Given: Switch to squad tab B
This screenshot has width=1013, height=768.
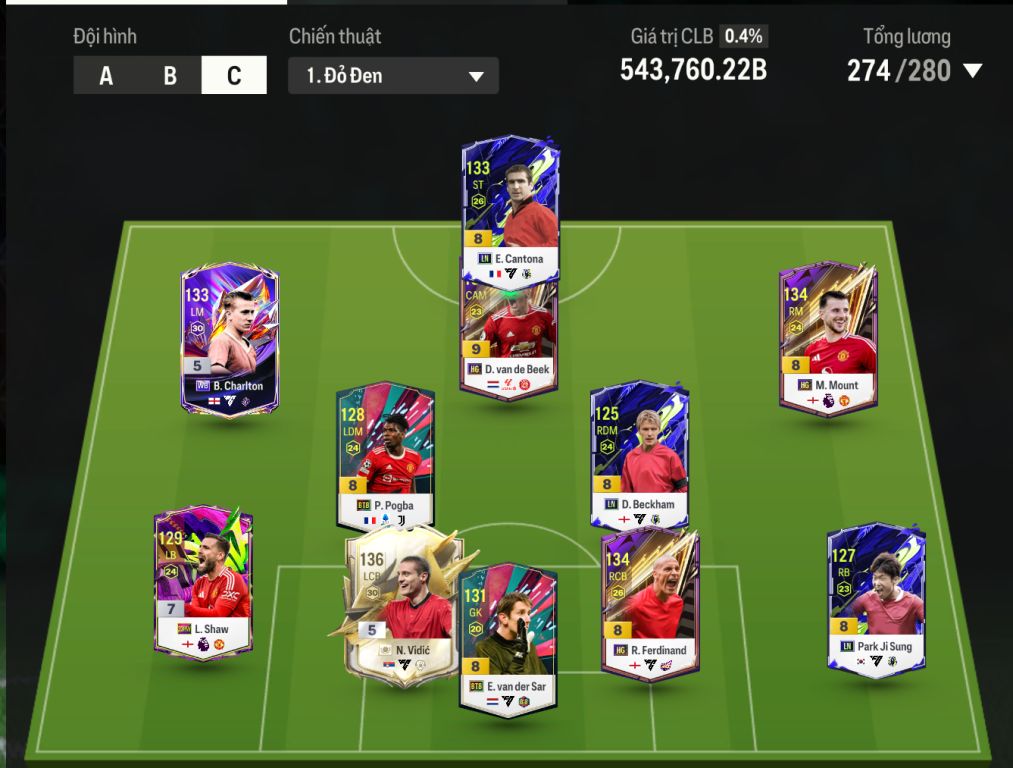Looking at the screenshot, I should coord(170,76).
